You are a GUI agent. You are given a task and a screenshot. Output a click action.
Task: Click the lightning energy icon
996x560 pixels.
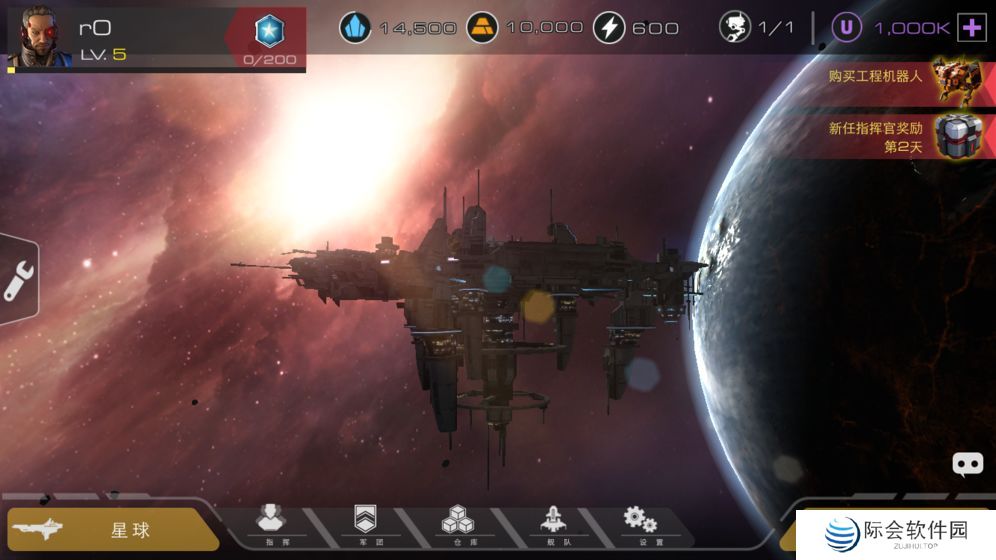[609, 27]
